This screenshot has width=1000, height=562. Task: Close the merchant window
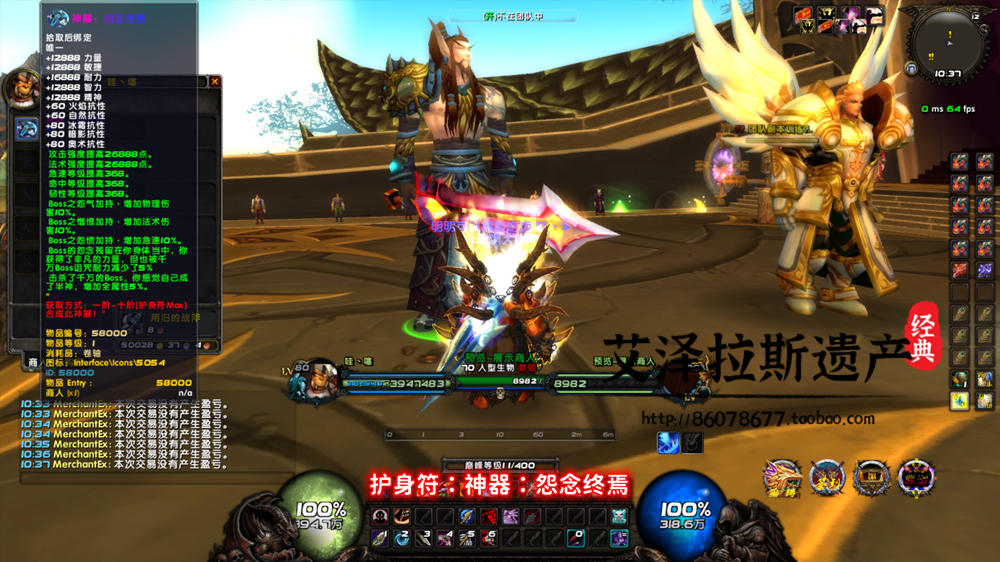(x=214, y=82)
